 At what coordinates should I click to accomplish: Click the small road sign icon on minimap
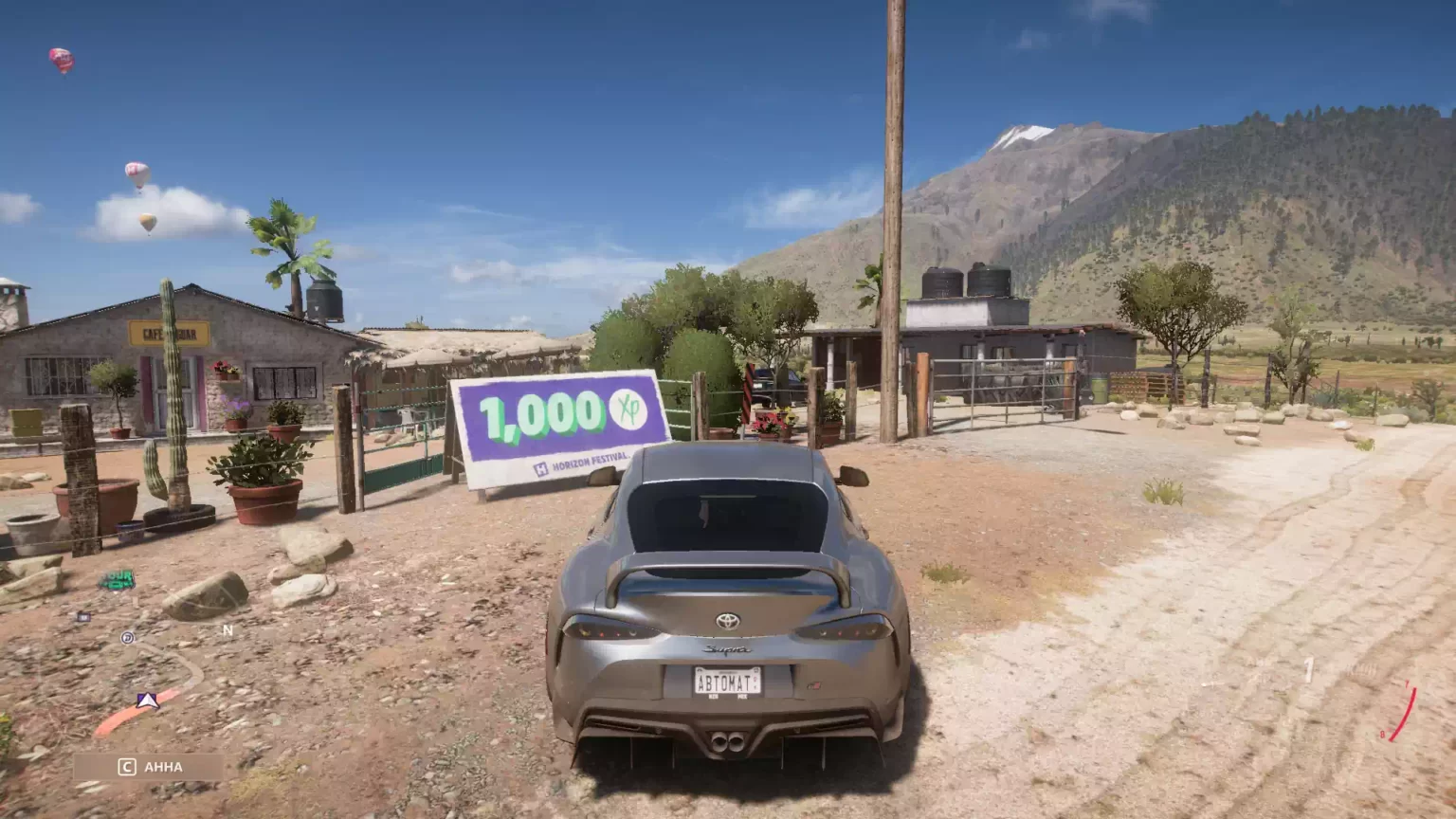[82, 615]
